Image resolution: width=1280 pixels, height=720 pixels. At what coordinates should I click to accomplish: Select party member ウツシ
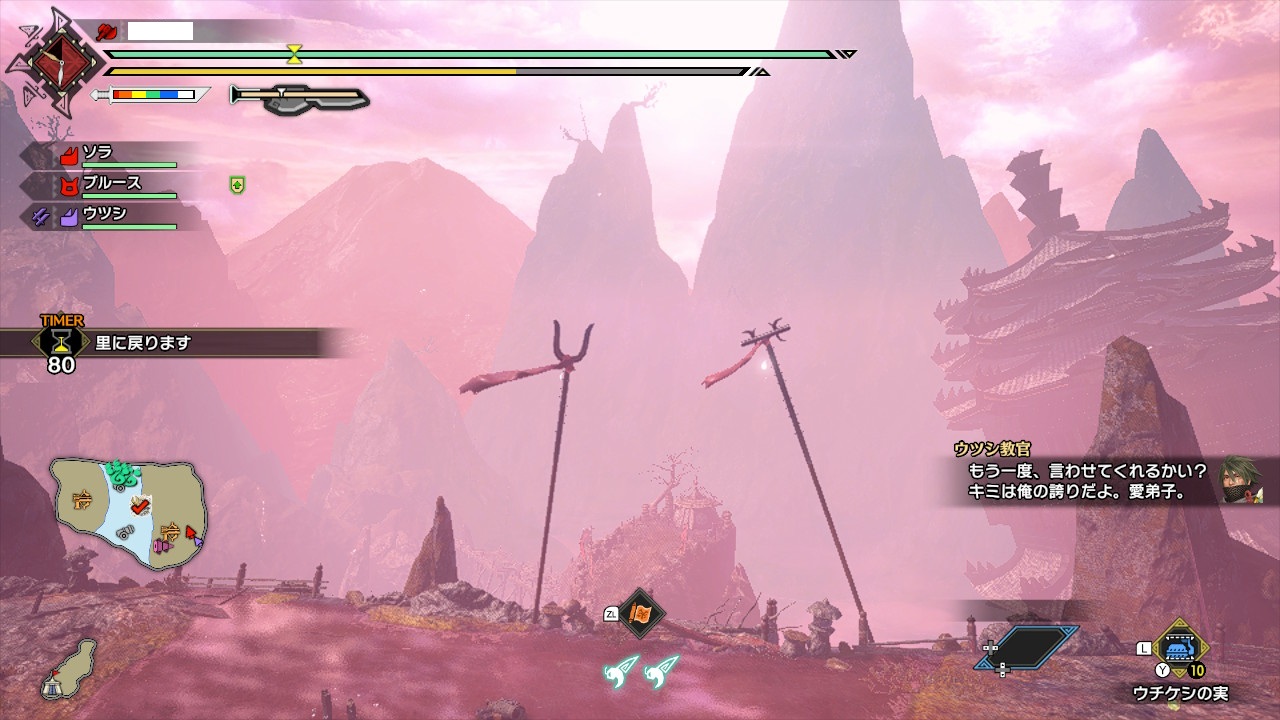tap(104, 213)
